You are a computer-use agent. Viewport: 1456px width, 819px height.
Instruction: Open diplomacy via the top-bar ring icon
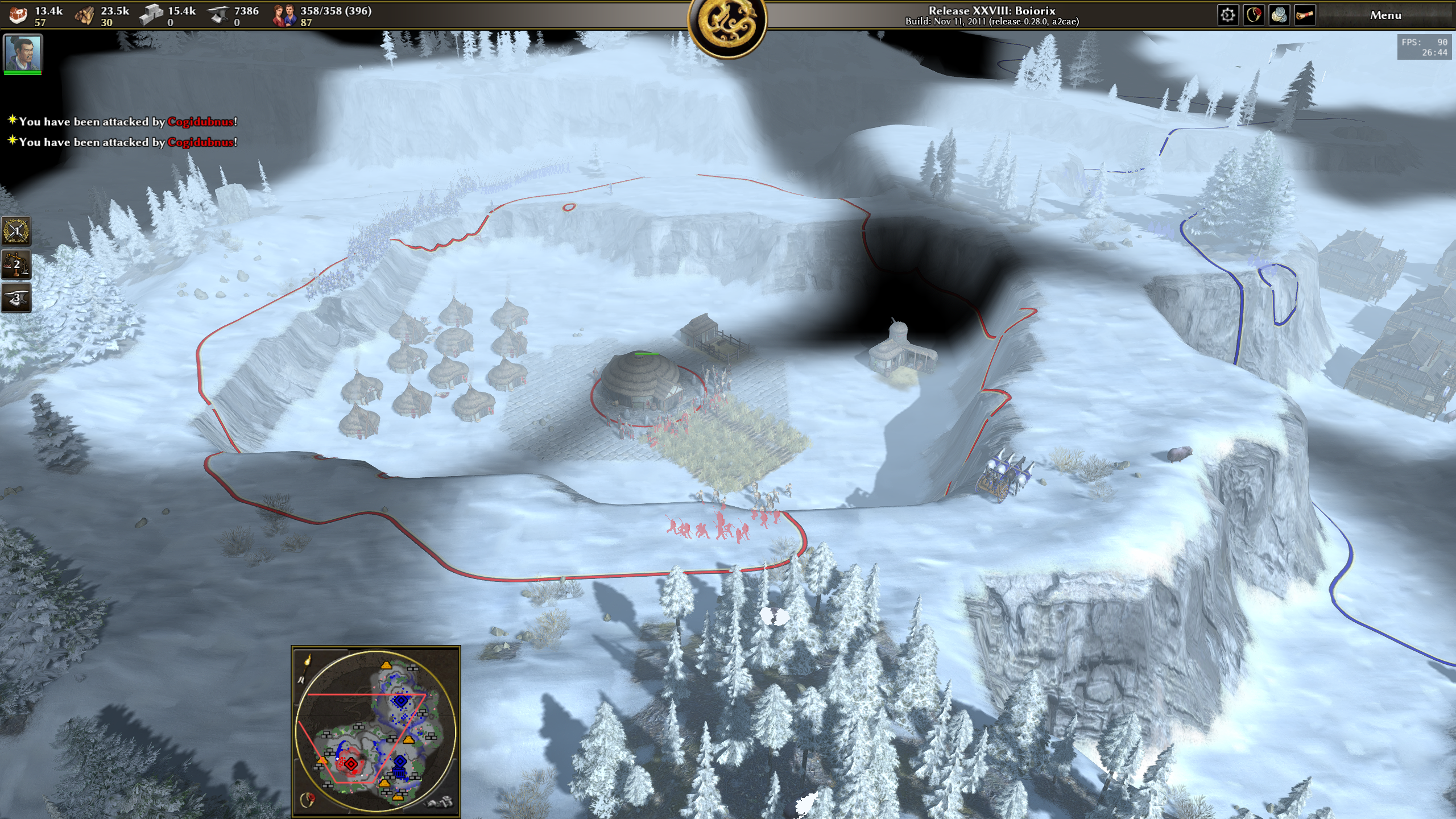click(x=1254, y=15)
